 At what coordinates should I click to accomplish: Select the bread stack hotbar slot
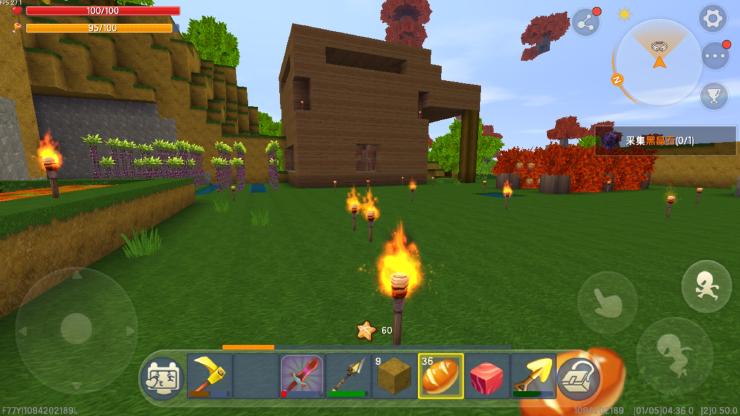click(440, 376)
